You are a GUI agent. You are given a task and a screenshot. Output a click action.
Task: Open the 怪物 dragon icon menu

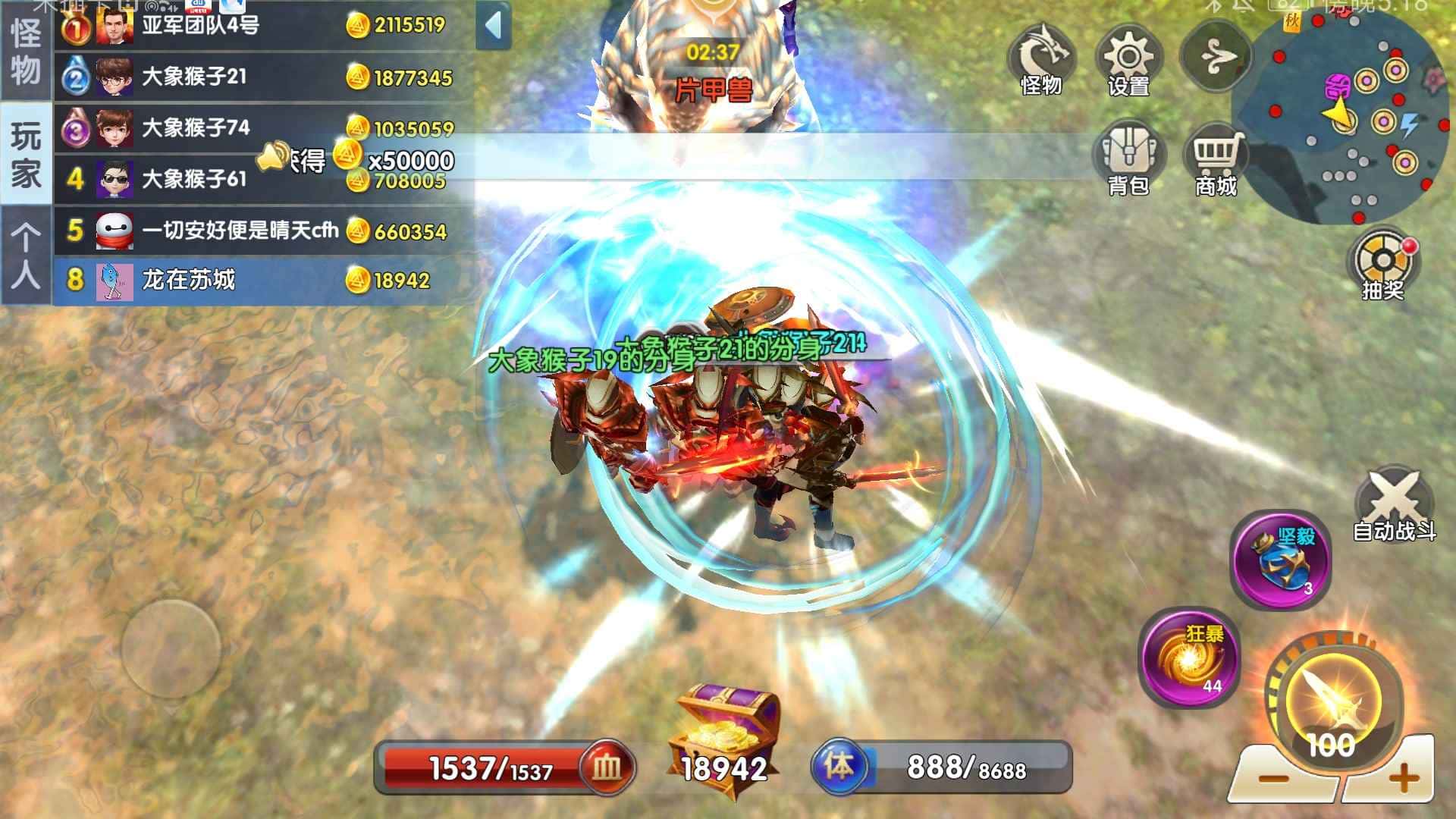coord(1040,61)
